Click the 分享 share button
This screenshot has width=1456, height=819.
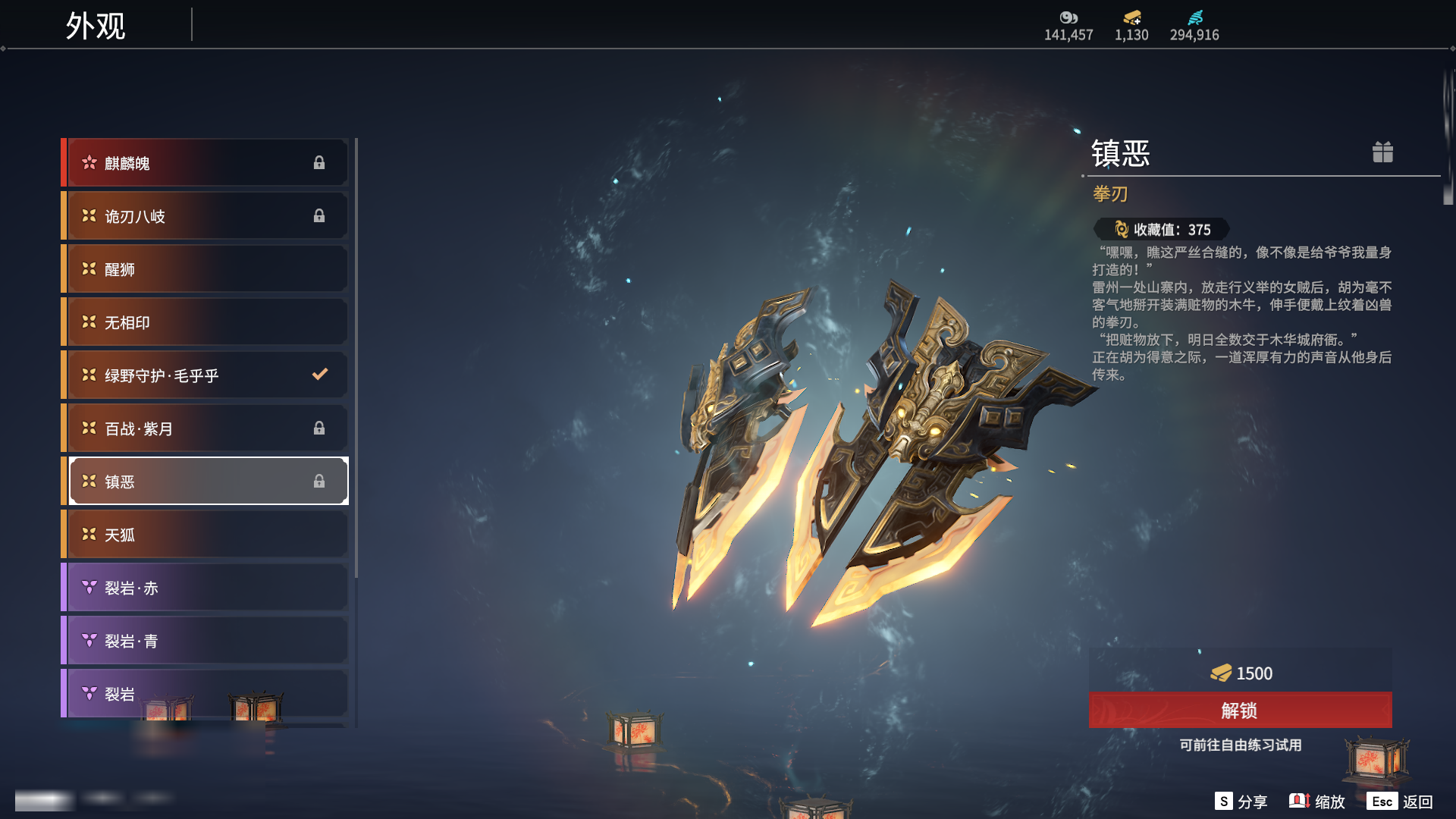1241,802
